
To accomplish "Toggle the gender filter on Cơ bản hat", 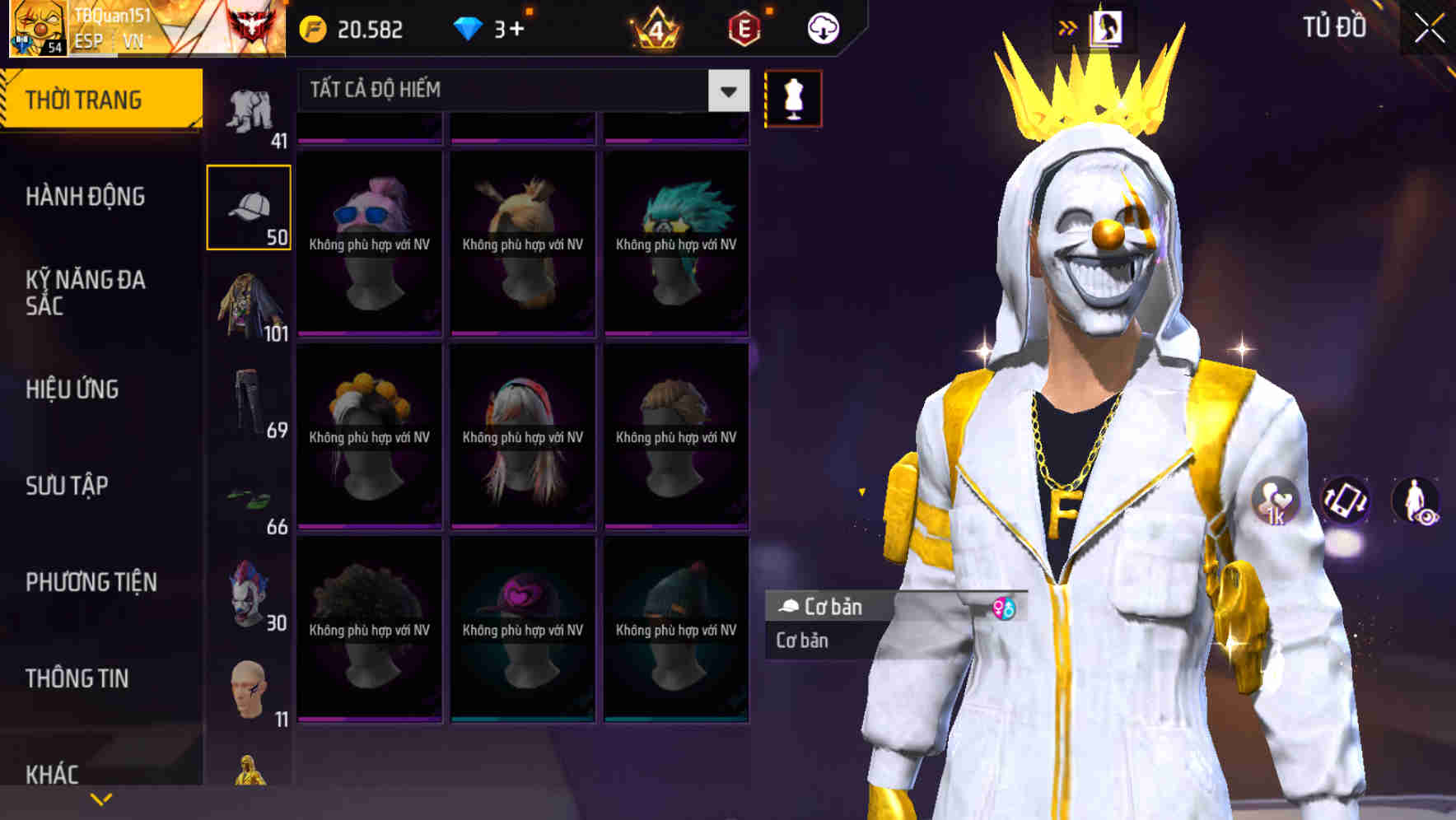I will coord(1006,608).
